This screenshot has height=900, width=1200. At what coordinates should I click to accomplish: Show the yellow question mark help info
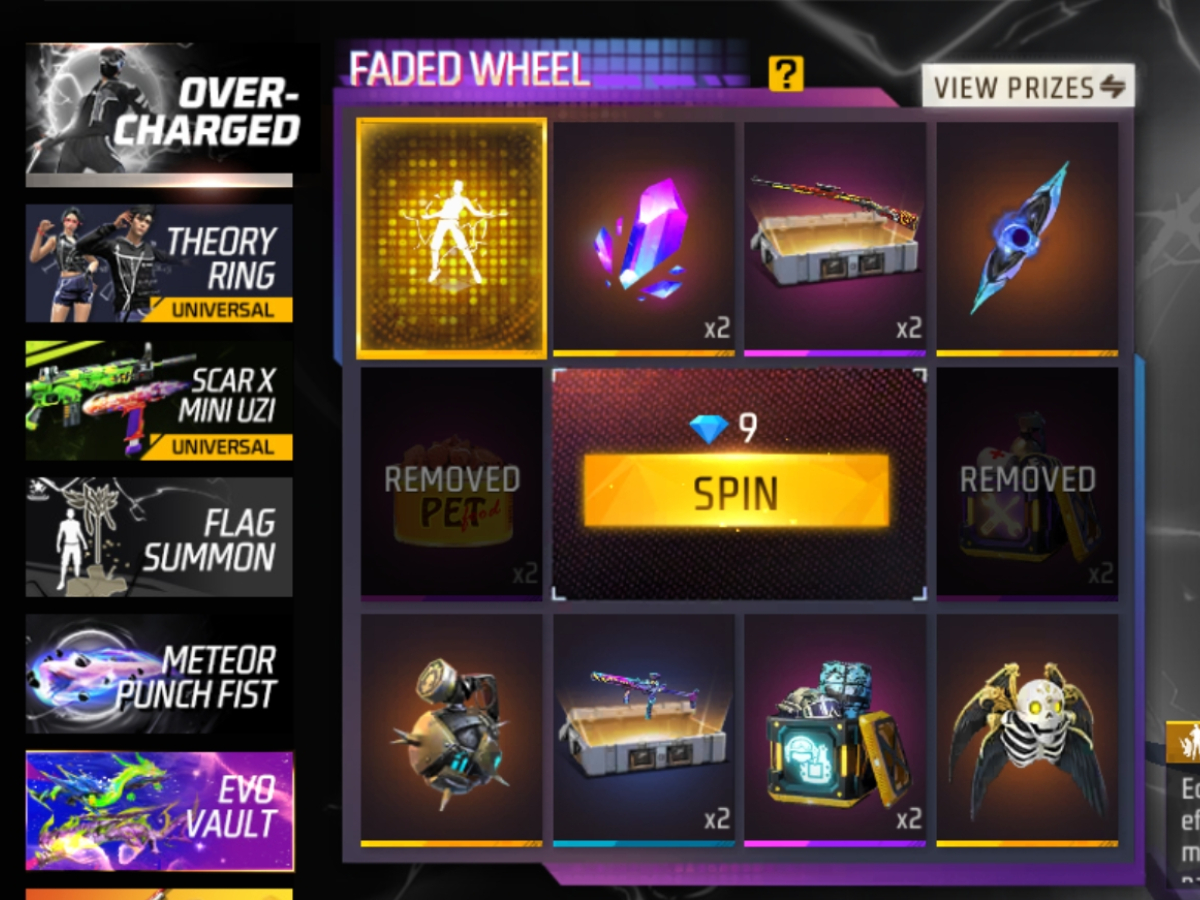tap(786, 73)
